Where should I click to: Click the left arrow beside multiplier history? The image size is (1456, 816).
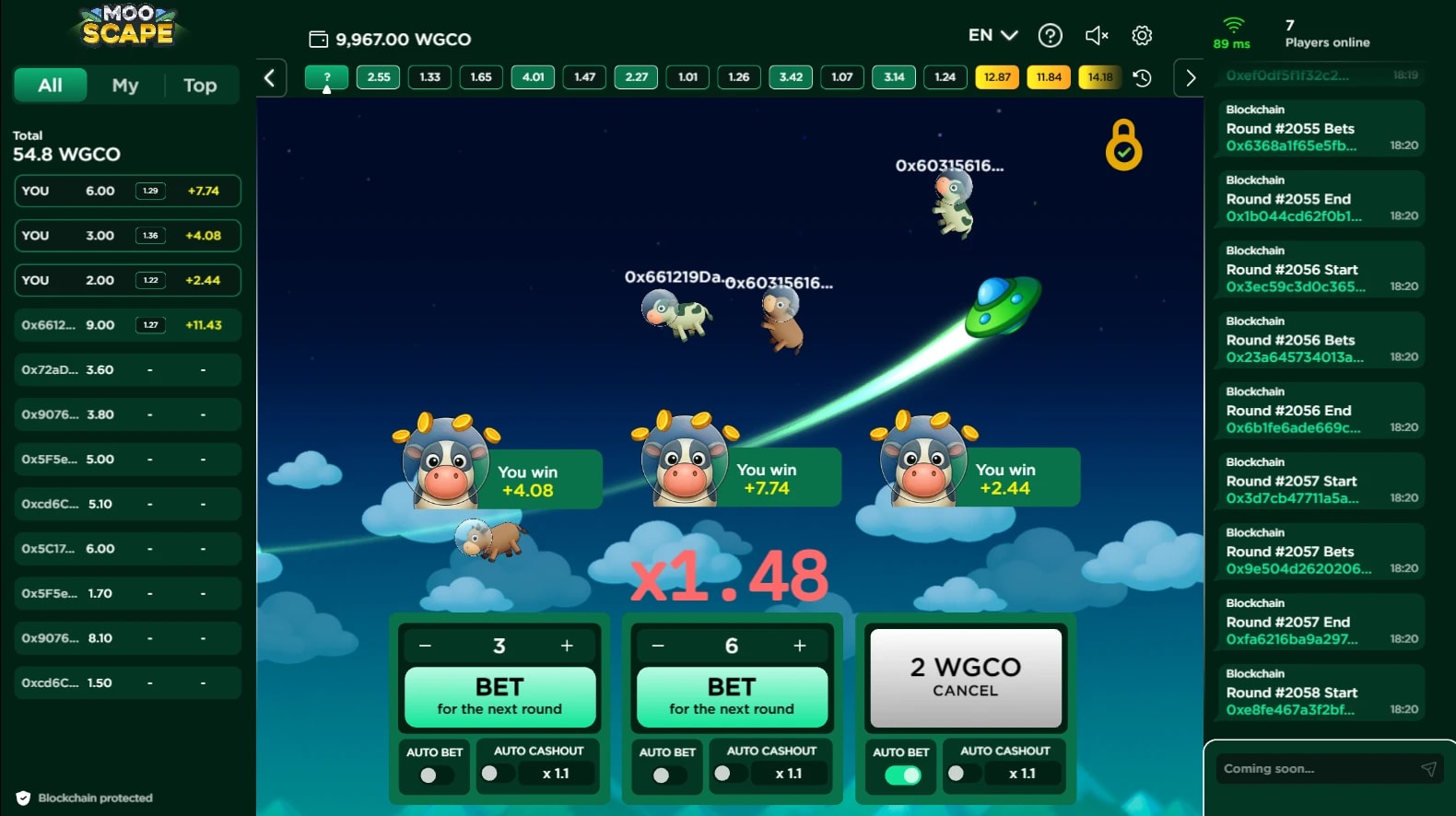pos(270,78)
